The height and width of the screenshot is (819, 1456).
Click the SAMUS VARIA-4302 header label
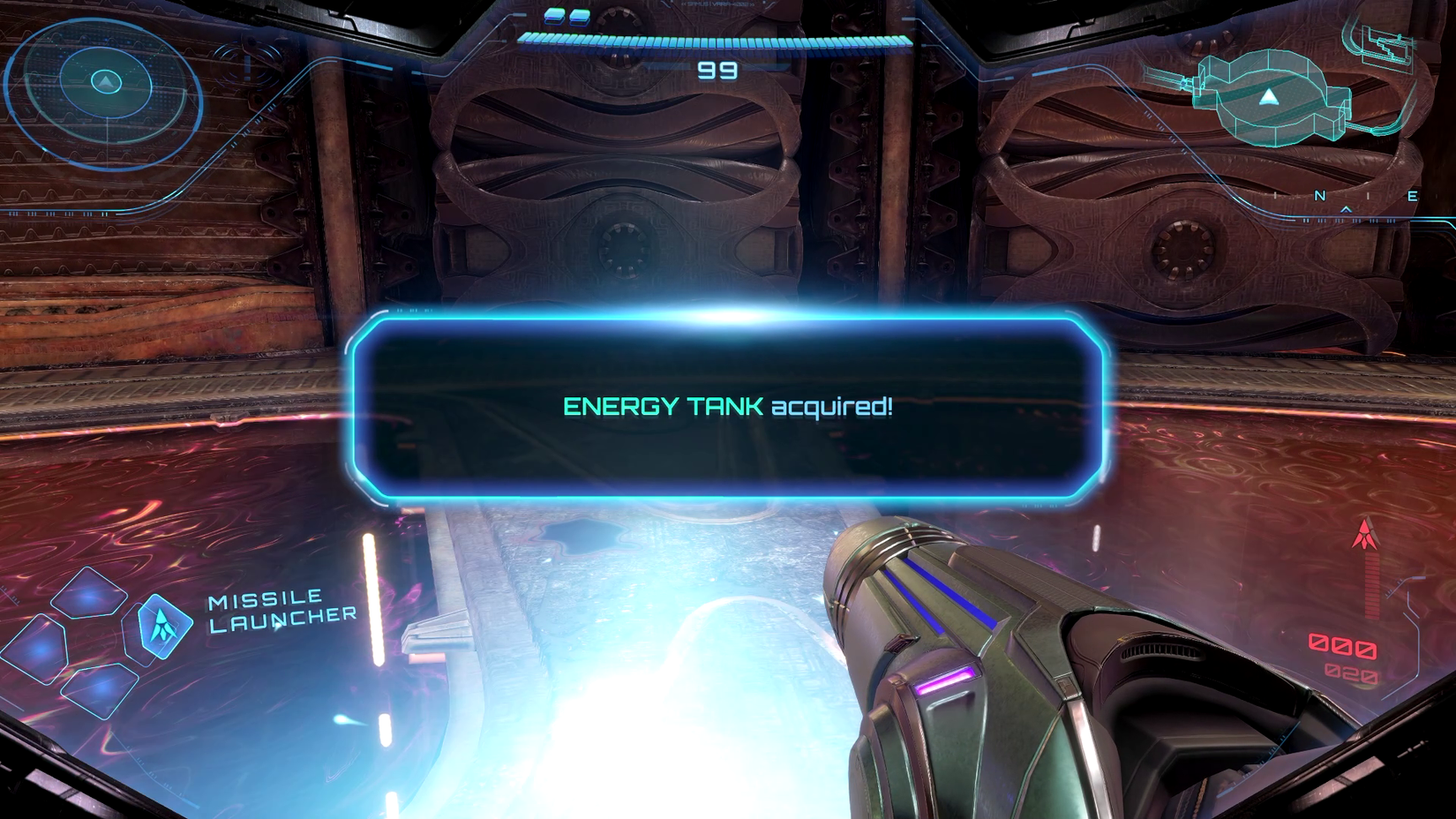[718, 4]
